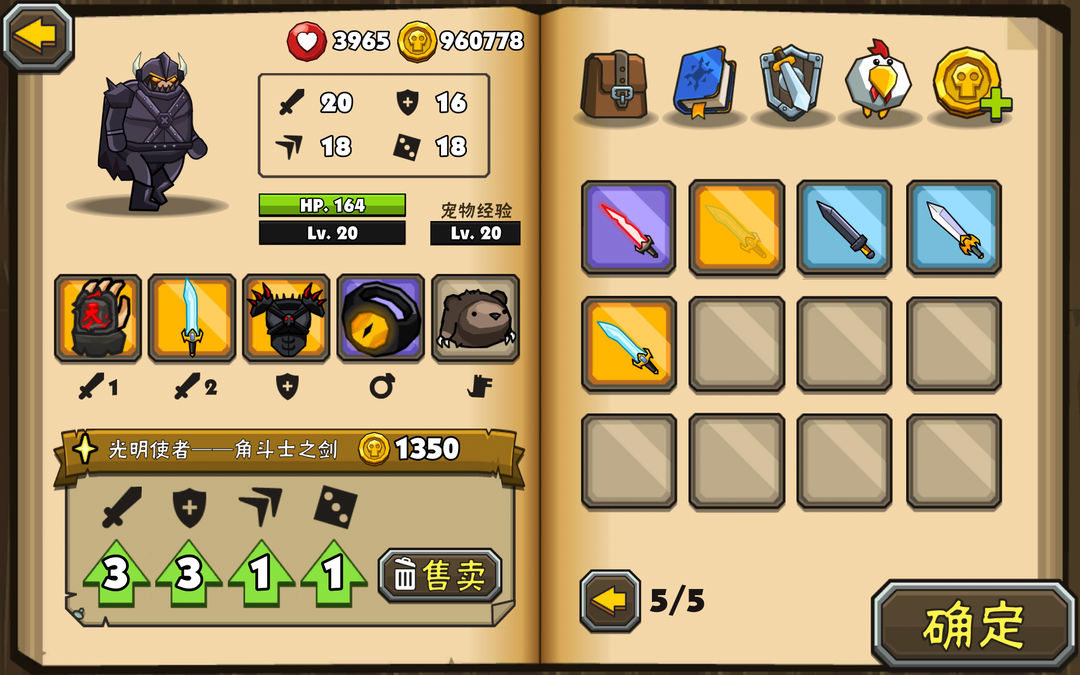Choose the cyan sword on orange background
This screenshot has height=675, width=1080.
click(x=628, y=344)
